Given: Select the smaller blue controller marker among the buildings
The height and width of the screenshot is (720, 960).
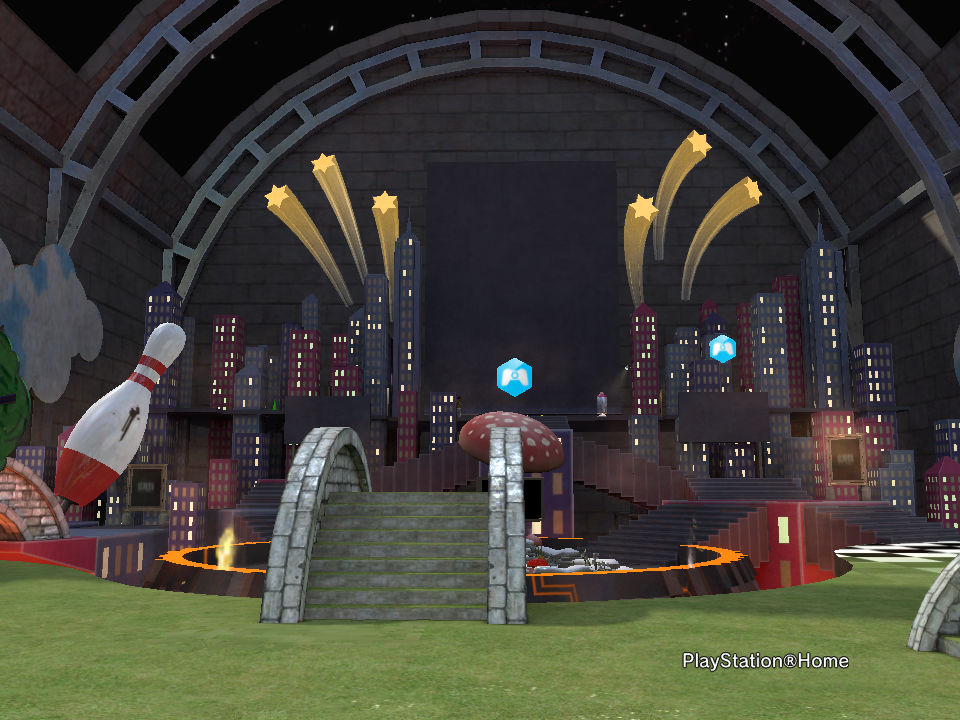Looking at the screenshot, I should pyautogui.click(x=722, y=348).
